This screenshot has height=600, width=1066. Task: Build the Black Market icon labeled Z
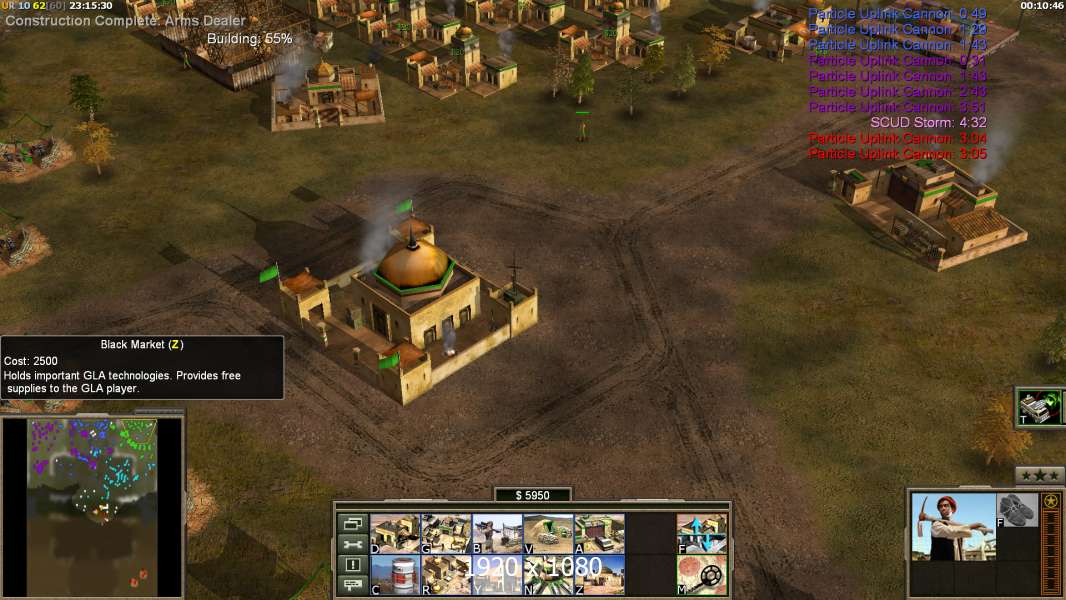point(599,574)
